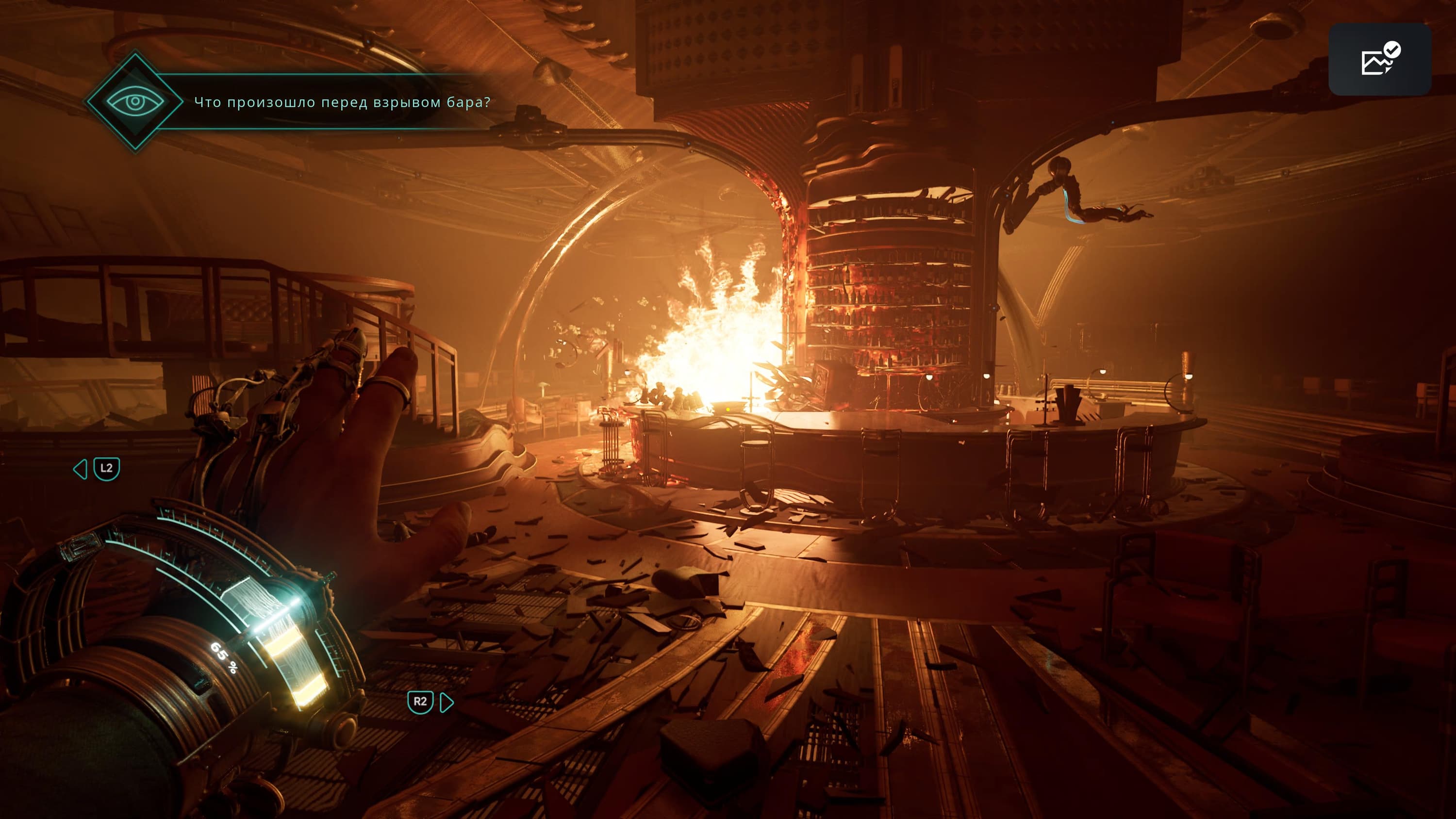1456x819 pixels.
Task: Open the screenshot saved notification
Action: [x=1380, y=59]
